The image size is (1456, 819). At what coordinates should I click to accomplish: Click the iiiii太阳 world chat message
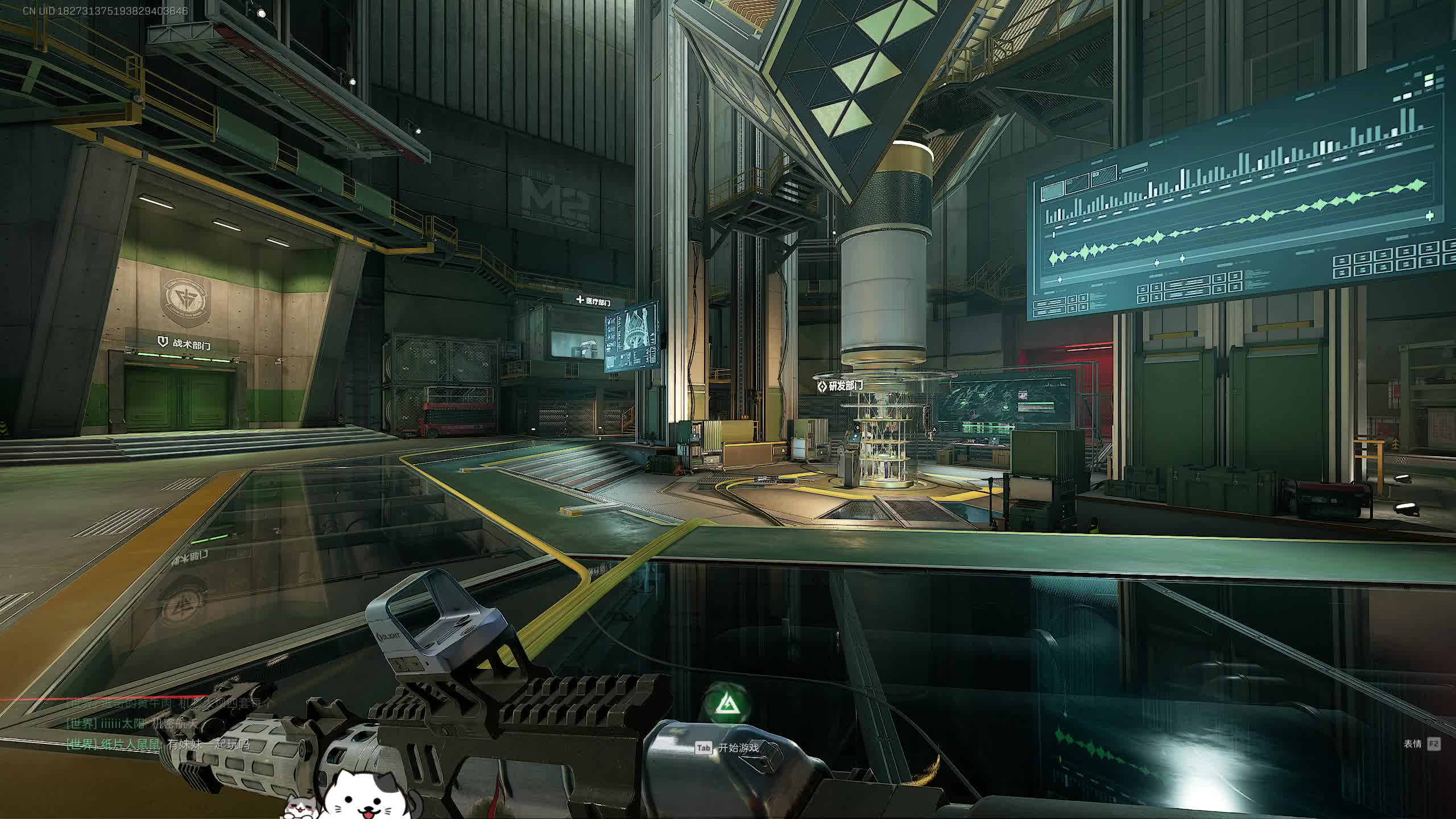tap(132, 723)
